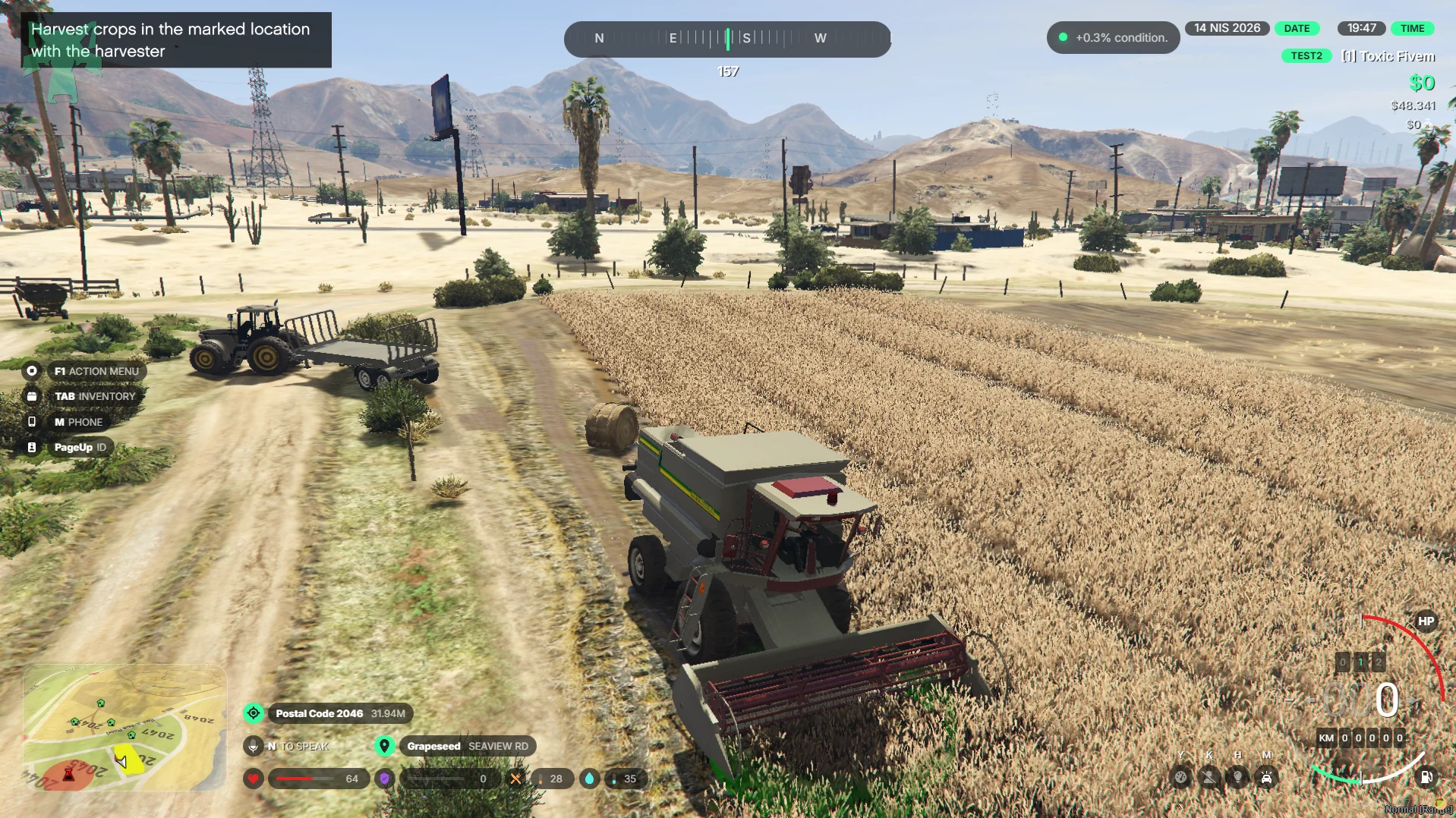Toggle the microphone voice icon

pyautogui.click(x=254, y=746)
